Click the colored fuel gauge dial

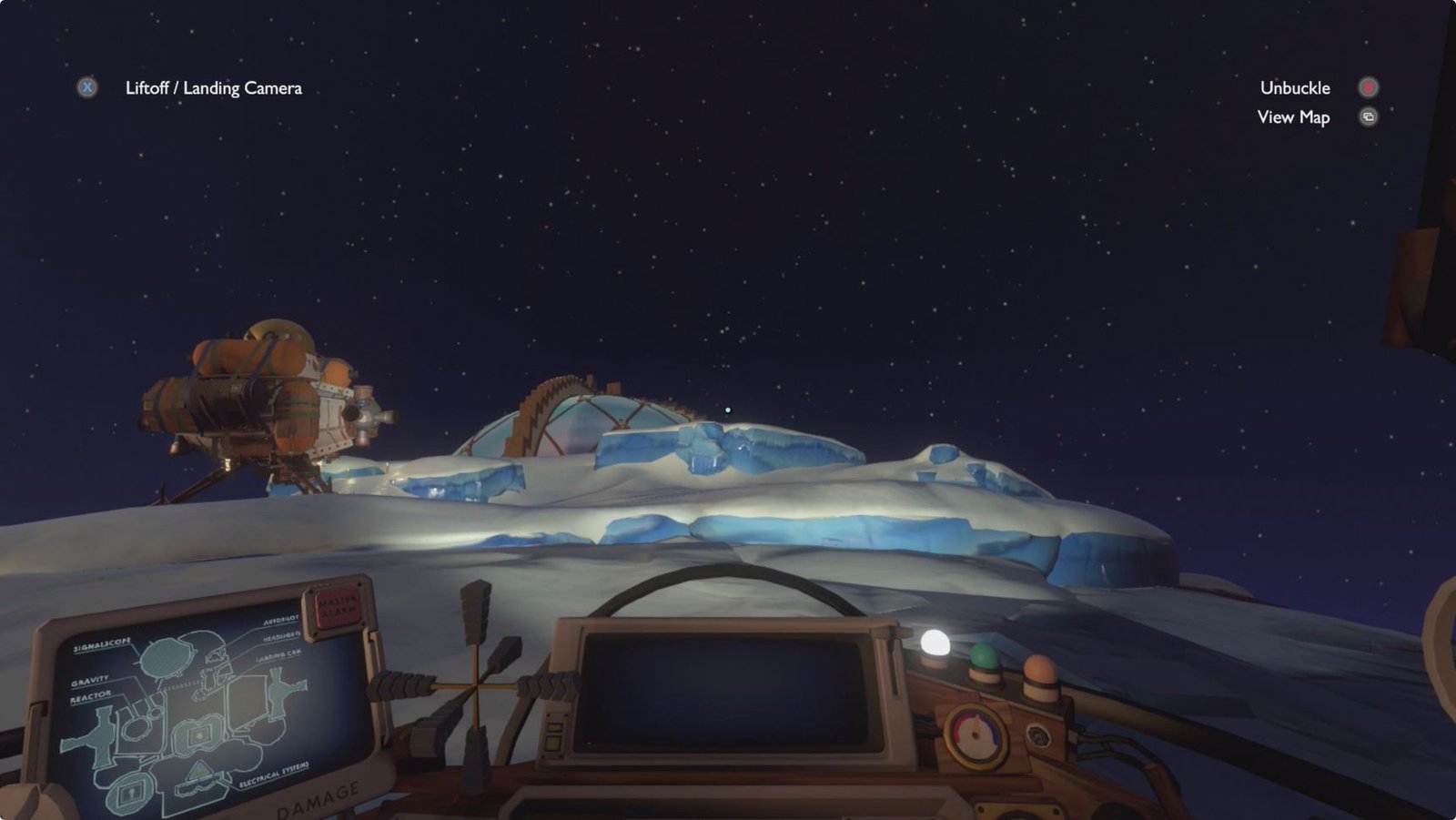pyautogui.click(x=976, y=734)
